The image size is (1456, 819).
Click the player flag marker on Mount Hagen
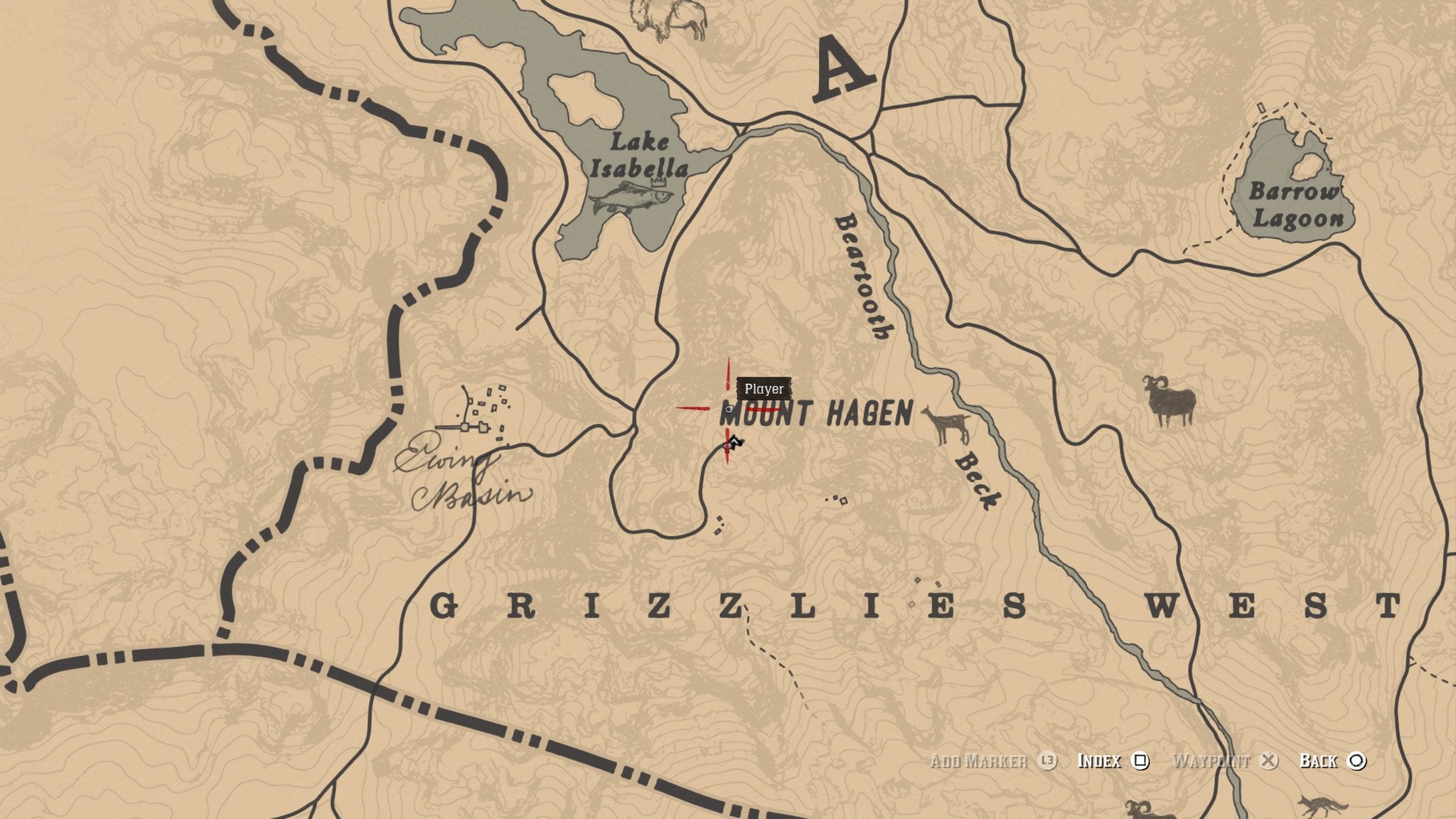[x=733, y=442]
